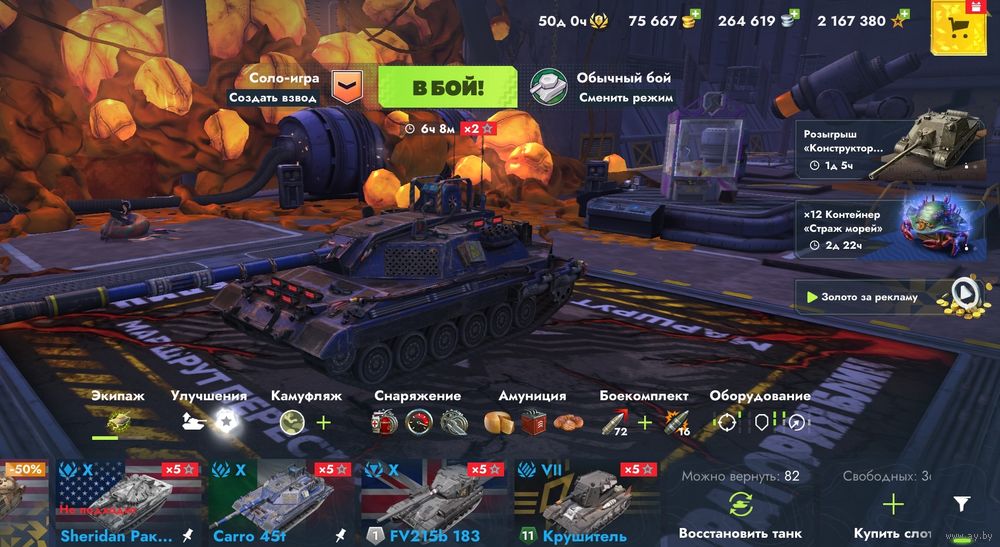The height and width of the screenshot is (547, 1000).
Task: Open the Создать взвод platoon dropdown
Action: [x=346, y=87]
